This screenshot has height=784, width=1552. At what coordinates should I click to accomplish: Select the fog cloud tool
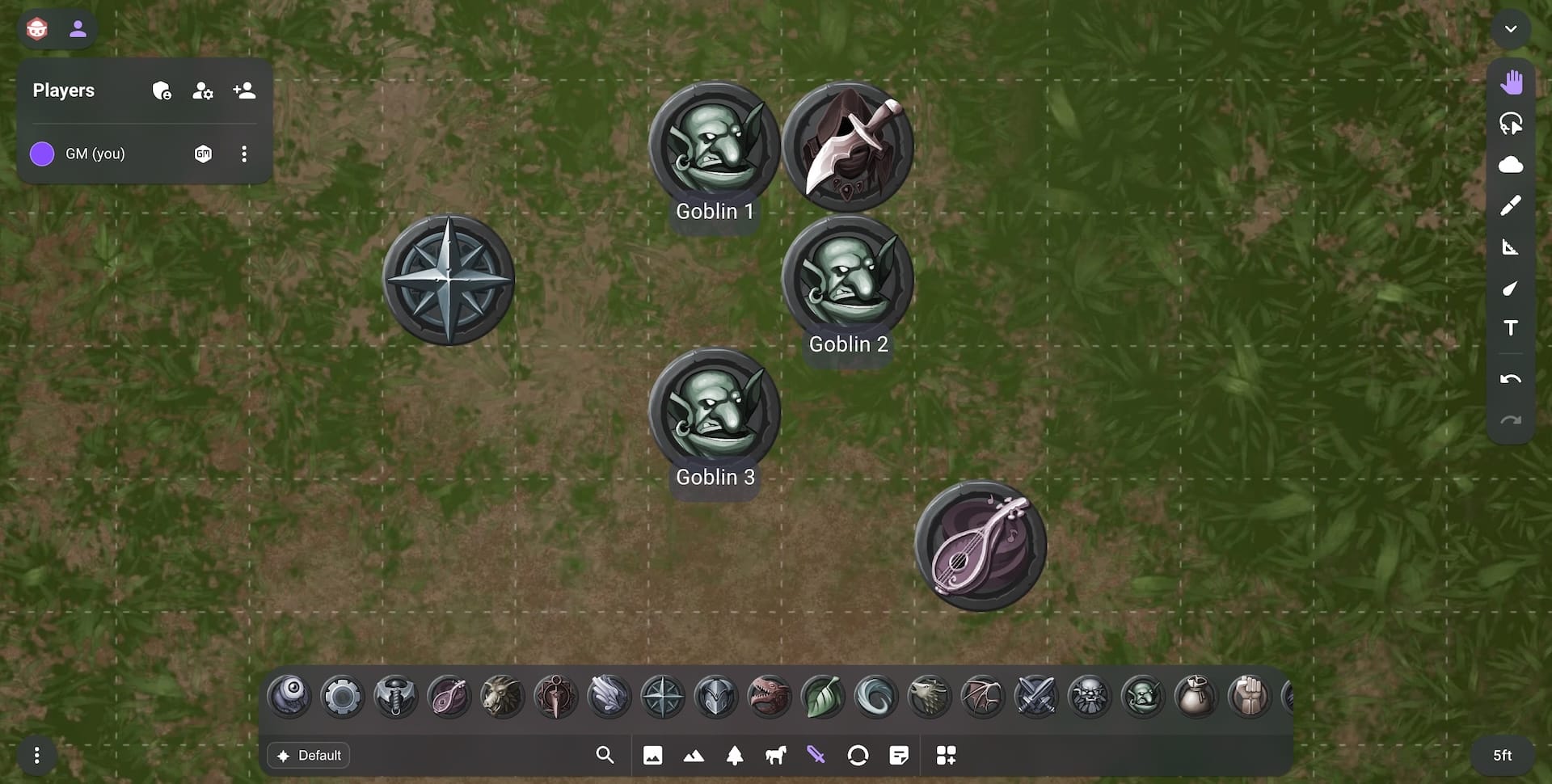[1510, 165]
